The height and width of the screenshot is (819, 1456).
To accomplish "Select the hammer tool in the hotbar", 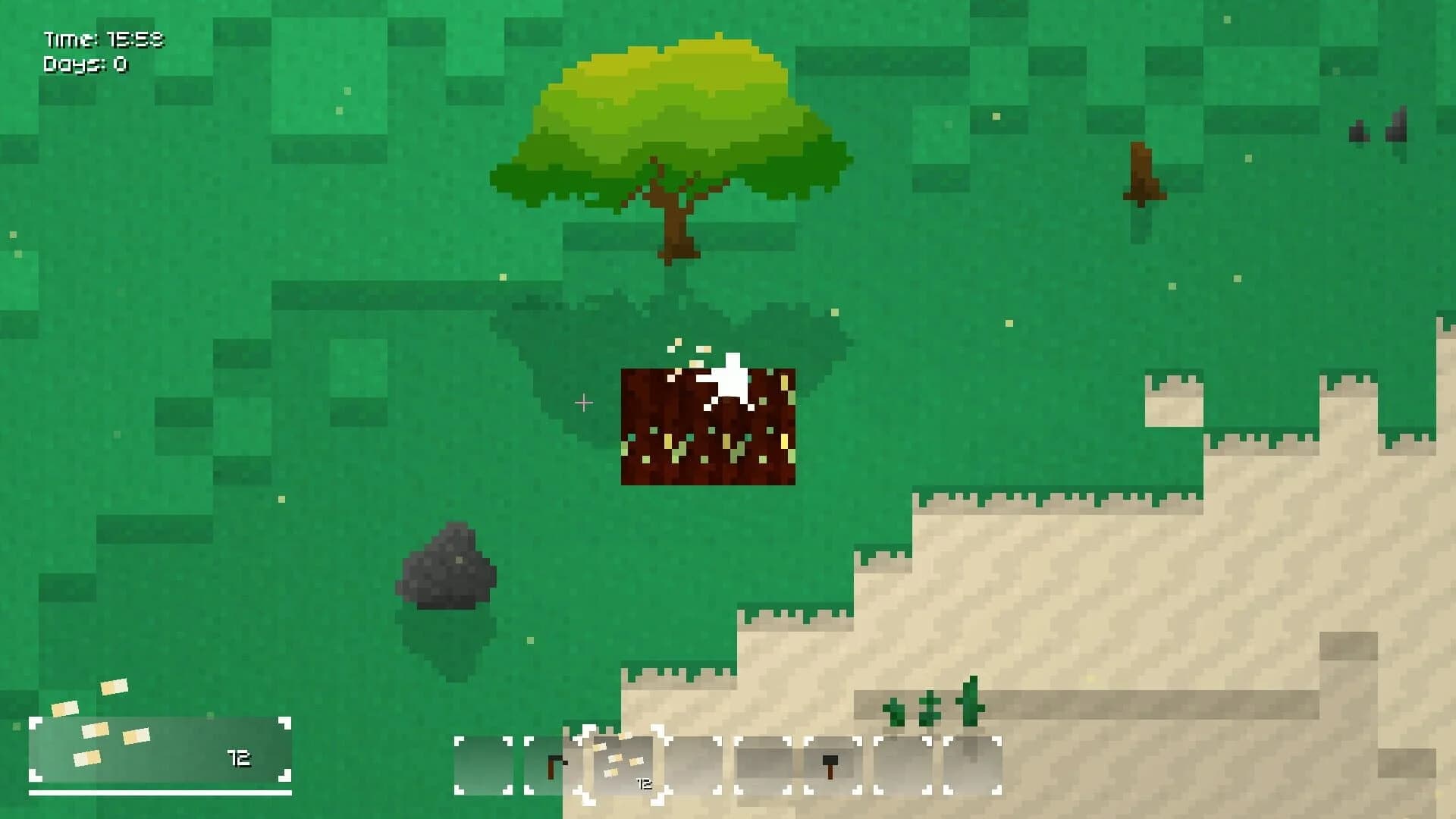I will coord(830,766).
